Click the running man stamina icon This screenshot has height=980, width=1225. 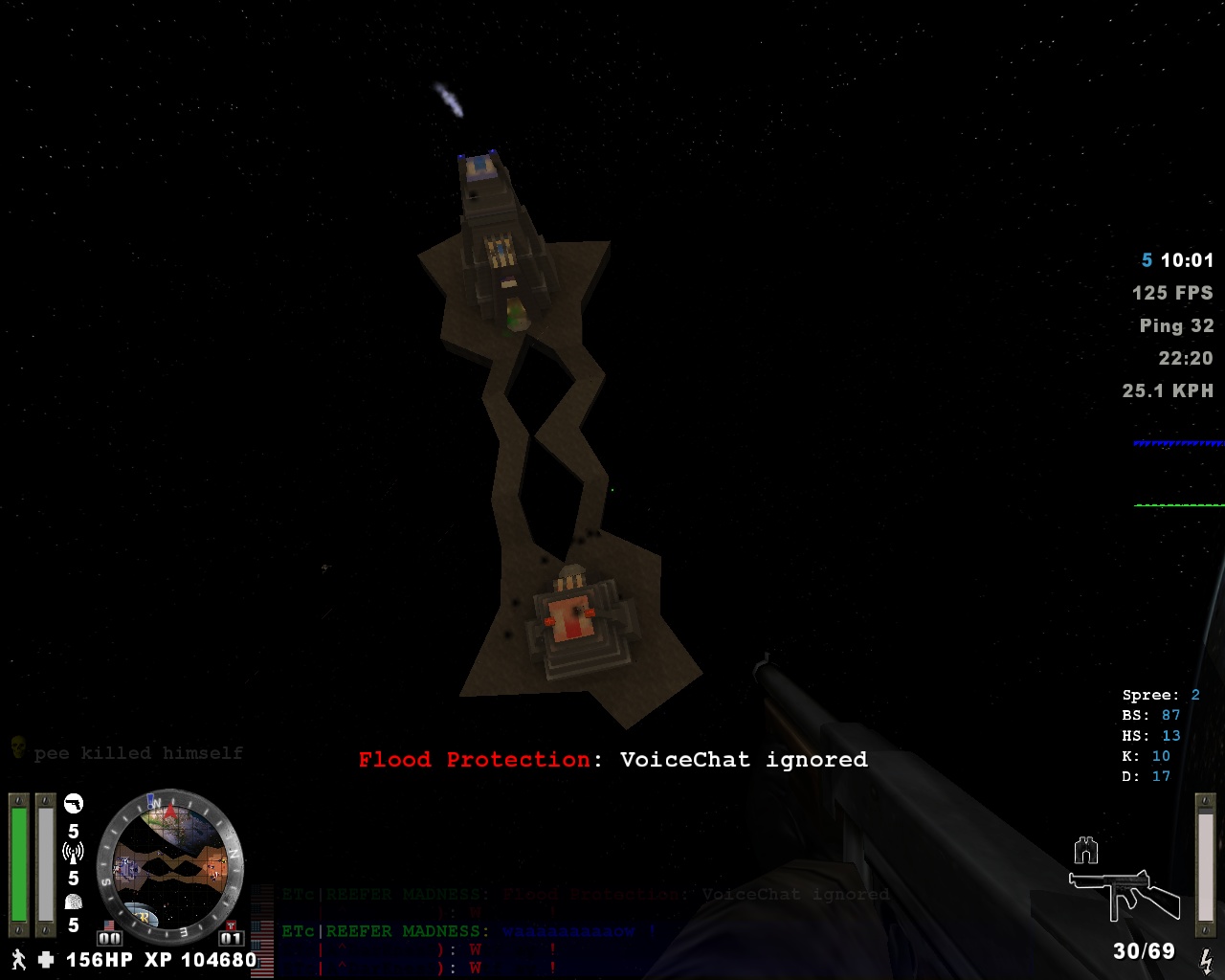click(19, 960)
